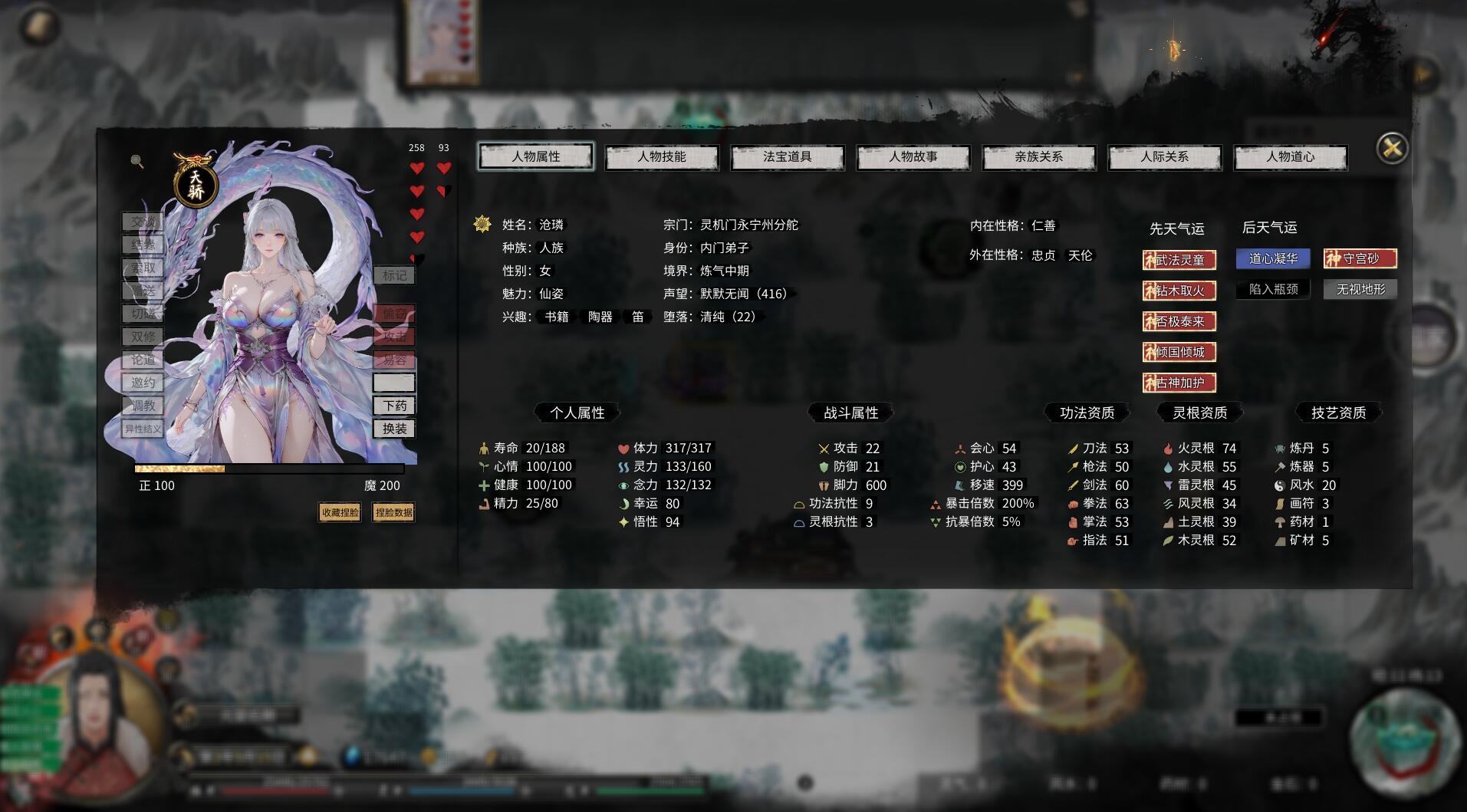Click the 火灵根 flame root icon
Image resolution: width=1467 pixels, height=812 pixels.
click(1166, 448)
